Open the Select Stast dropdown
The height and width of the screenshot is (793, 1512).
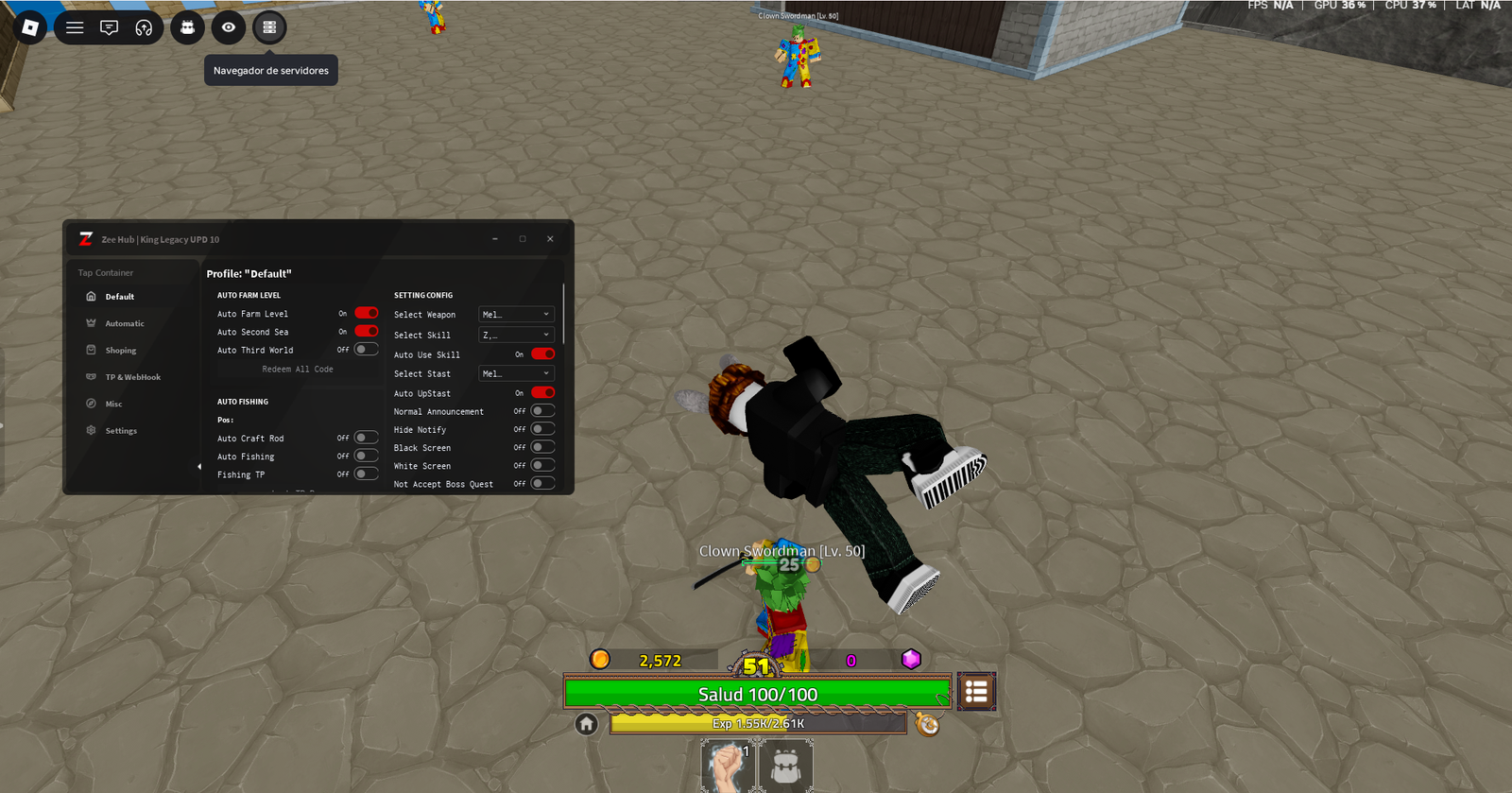tap(516, 373)
